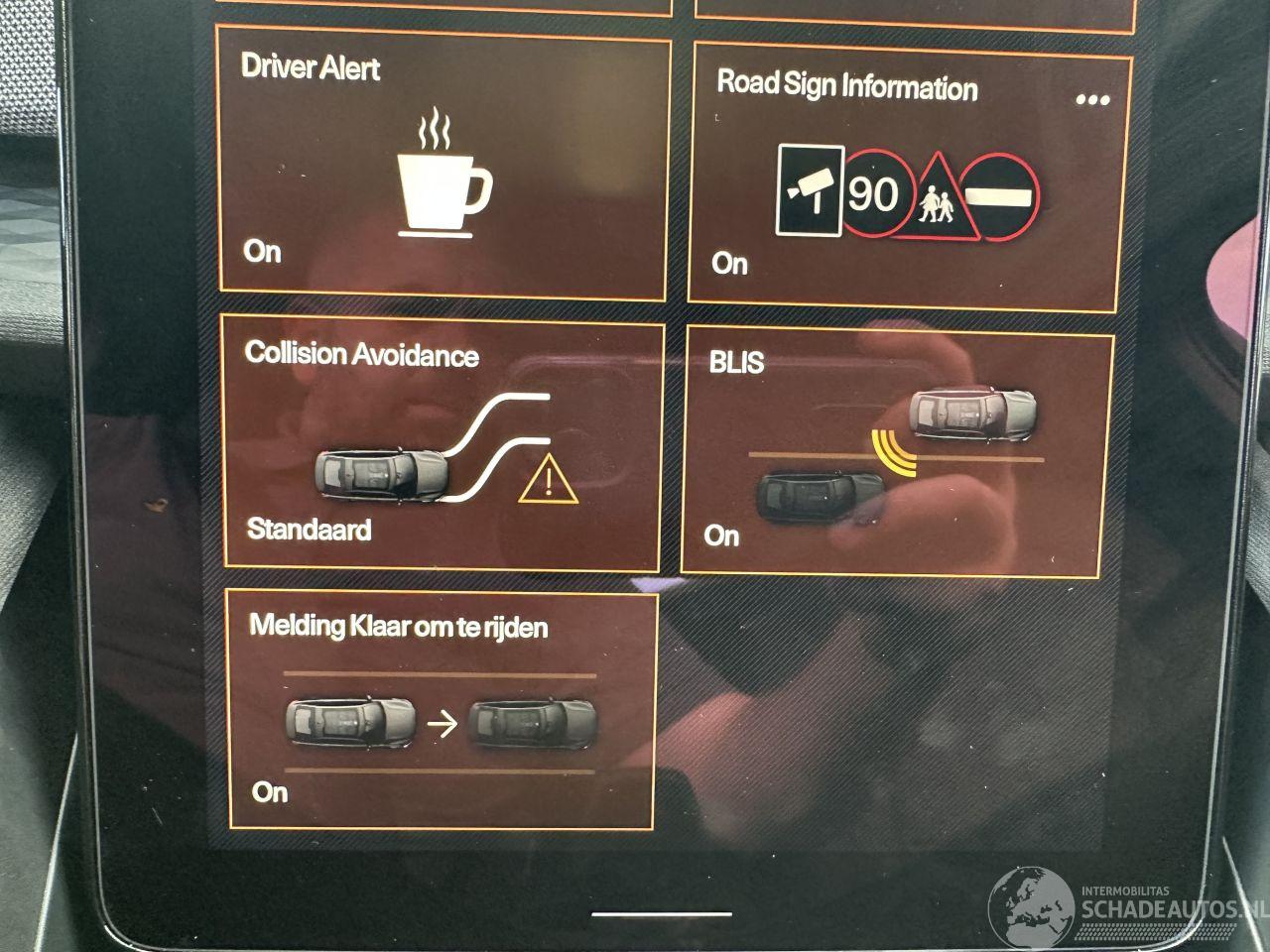Toggle the BLIS blind spot tile
Screen dimensions: 1270x952
pos(897,454)
